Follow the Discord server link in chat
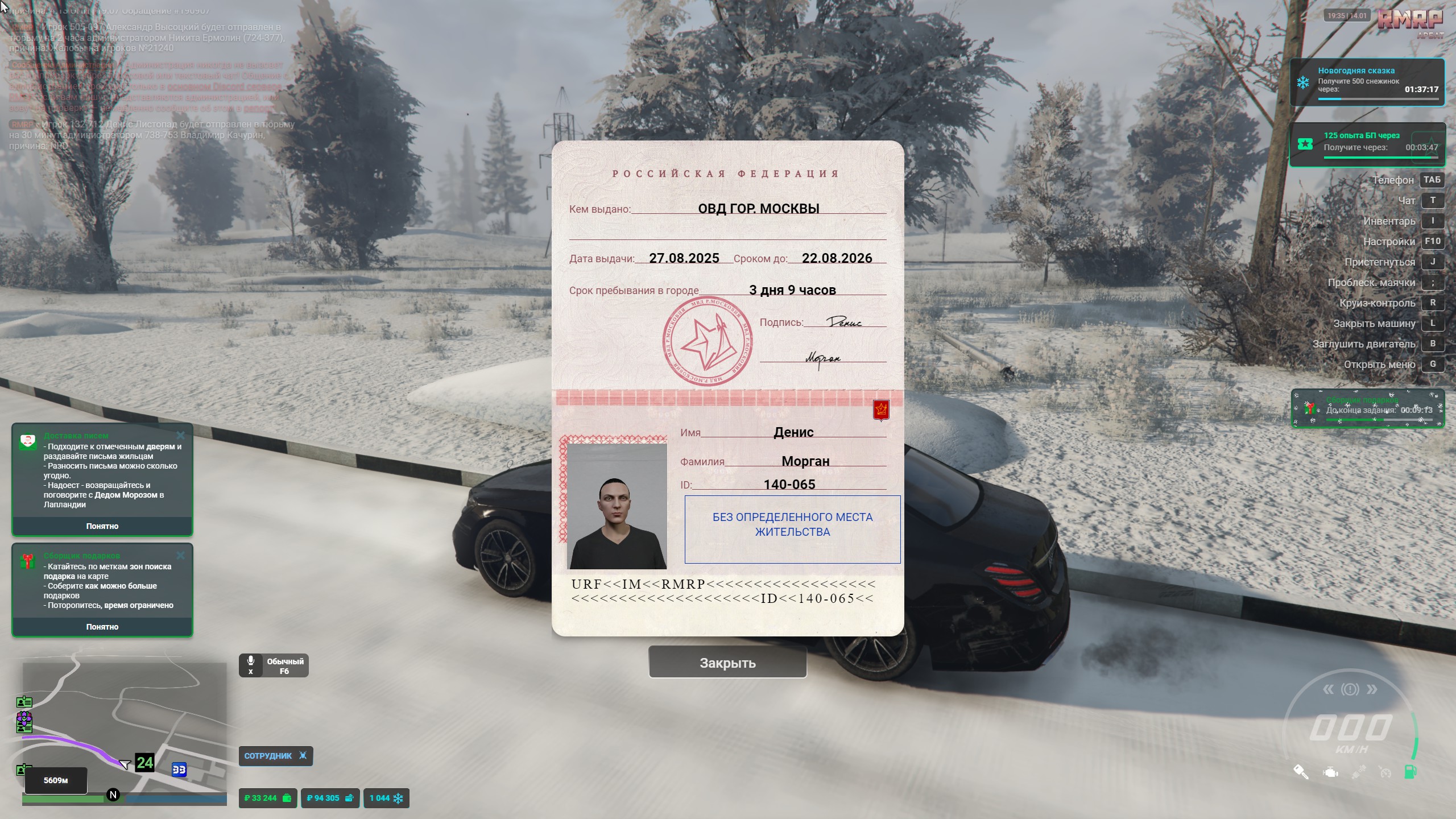 click(x=224, y=86)
